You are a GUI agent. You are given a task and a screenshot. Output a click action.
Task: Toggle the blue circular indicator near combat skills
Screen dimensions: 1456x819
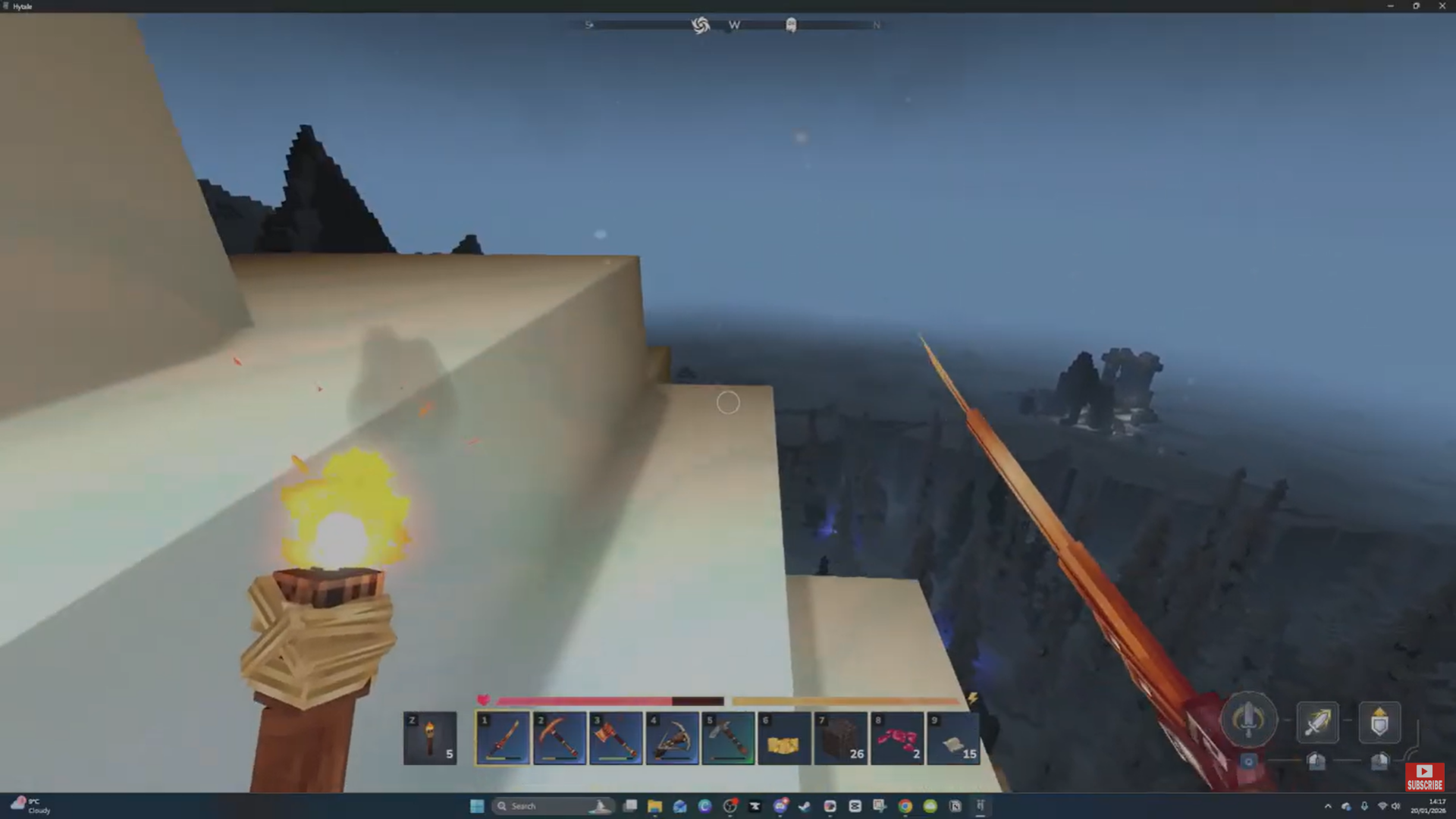[x=1247, y=761]
